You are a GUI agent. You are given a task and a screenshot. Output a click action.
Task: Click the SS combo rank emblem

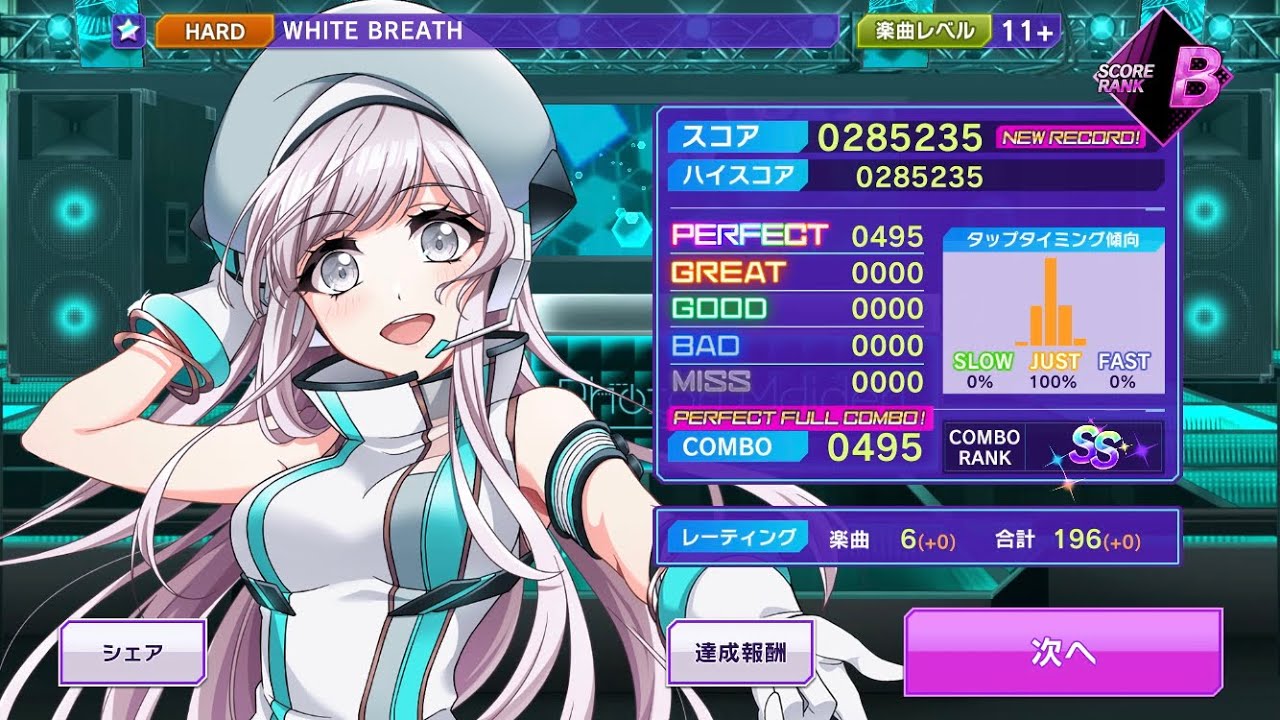[x=1098, y=449]
